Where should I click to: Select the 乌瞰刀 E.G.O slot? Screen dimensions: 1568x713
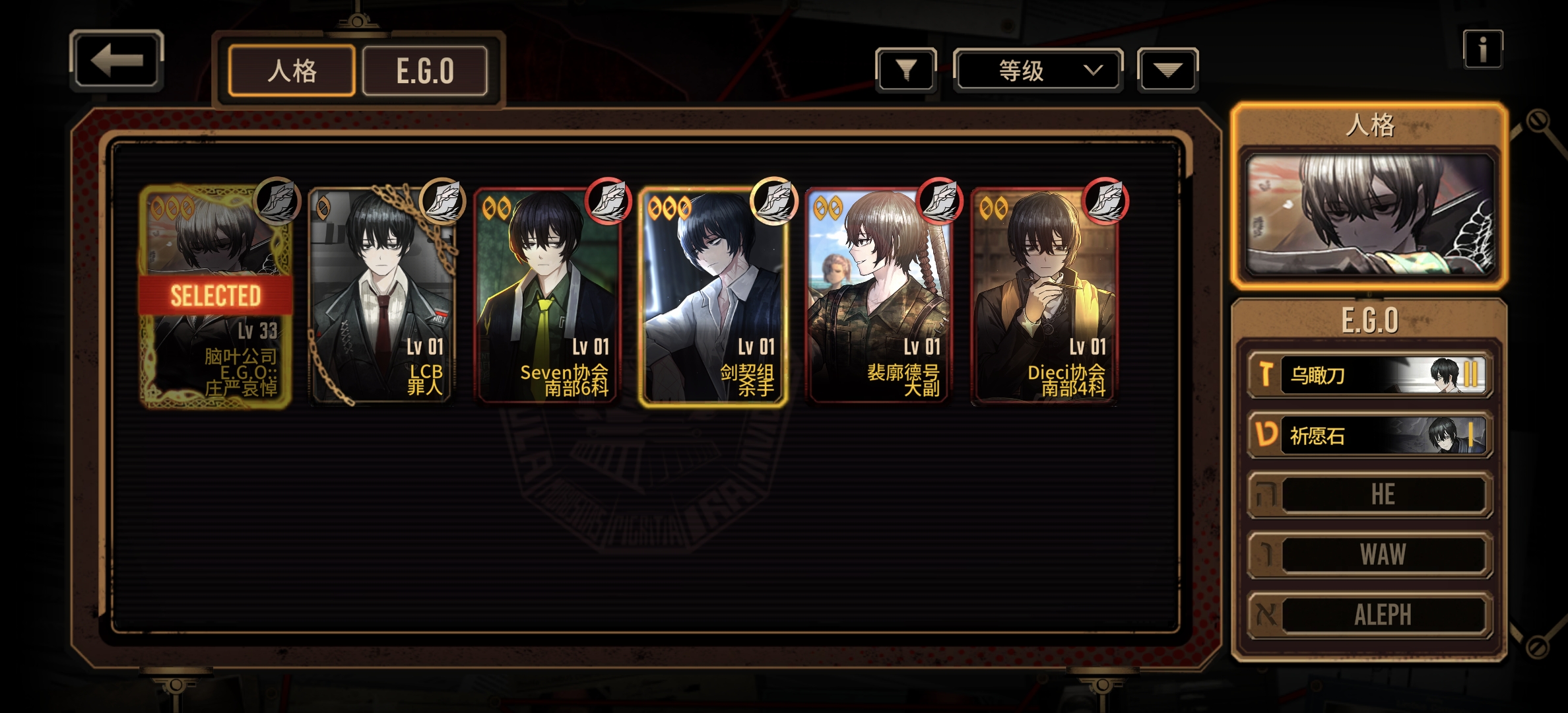coord(1369,375)
